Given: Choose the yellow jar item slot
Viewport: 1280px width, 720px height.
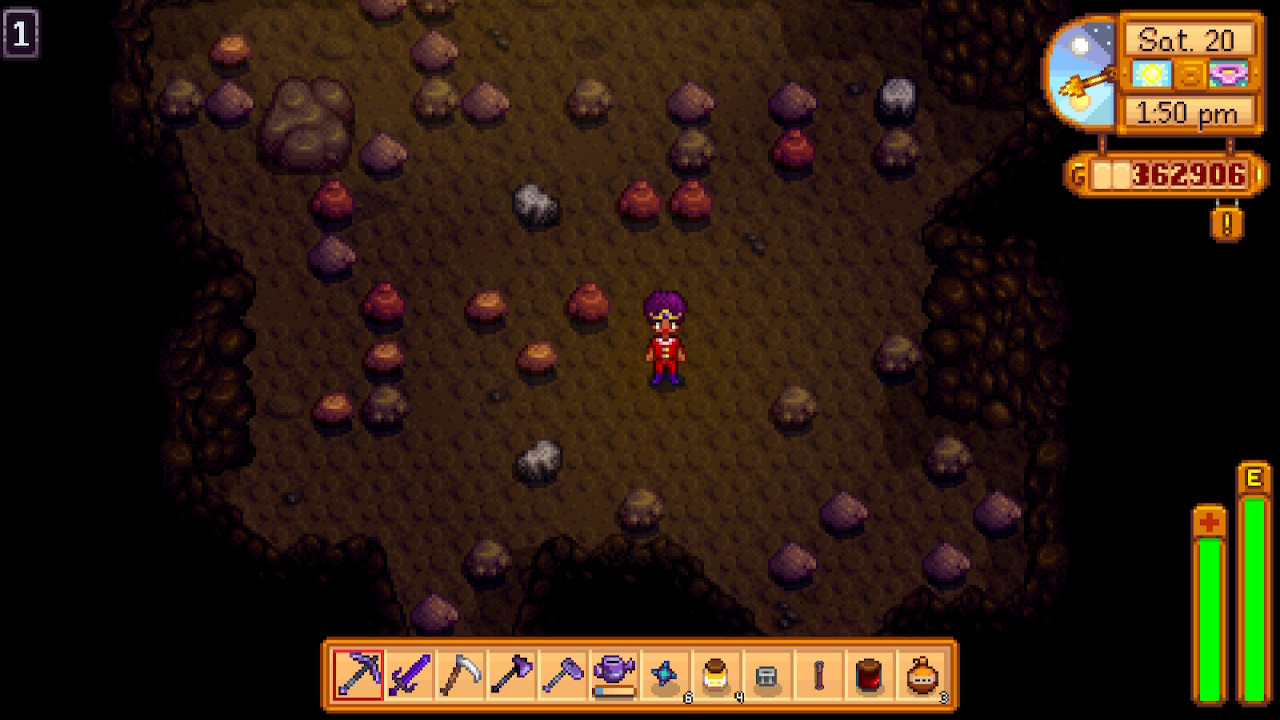Looking at the screenshot, I should pos(717,676).
